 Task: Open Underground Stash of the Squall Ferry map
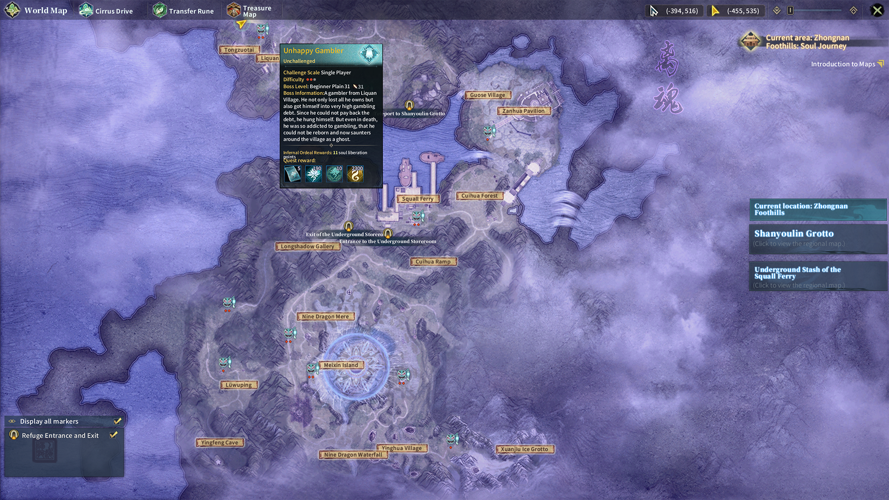pos(817,276)
